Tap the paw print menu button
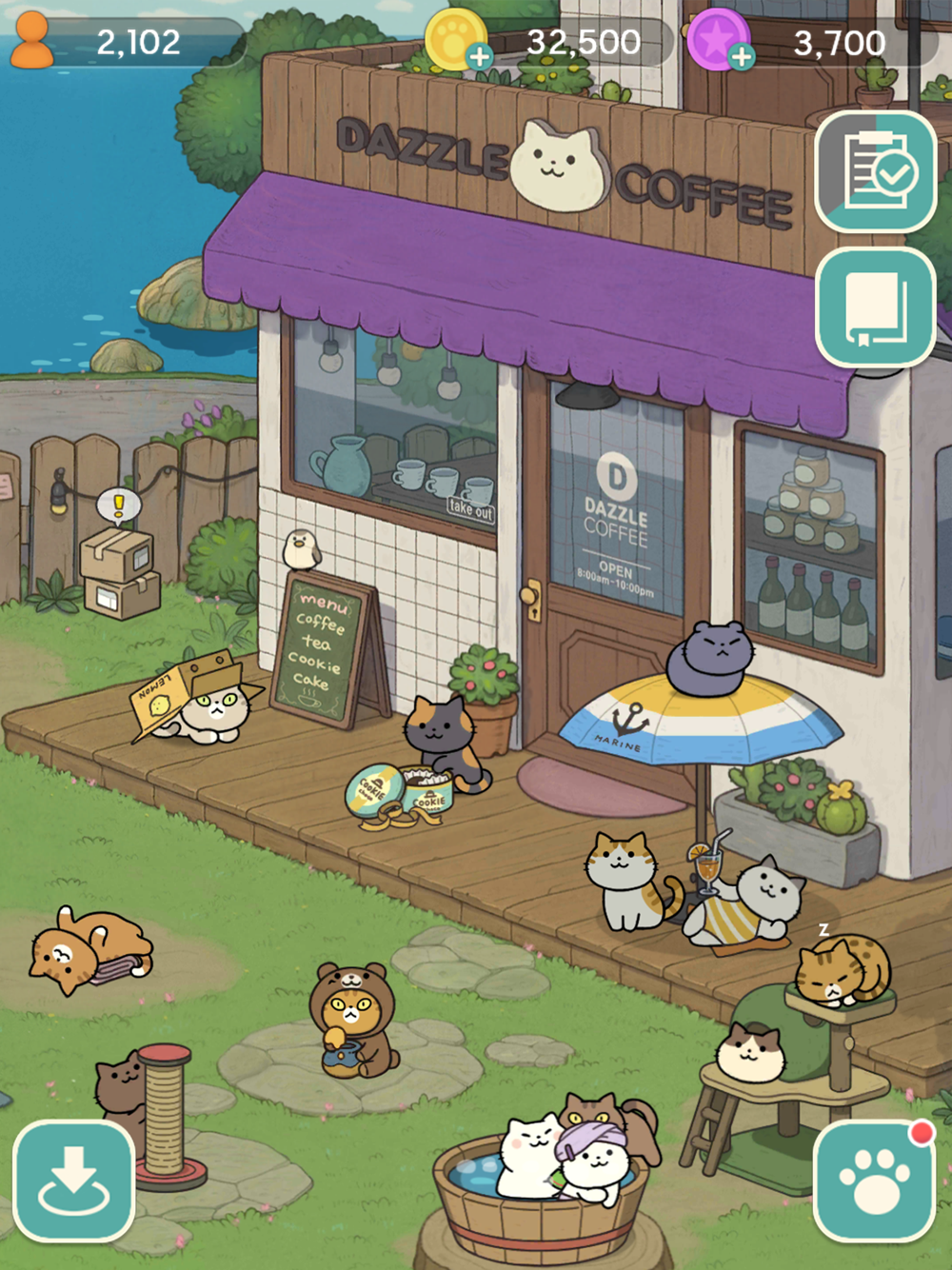 (x=874, y=1181)
